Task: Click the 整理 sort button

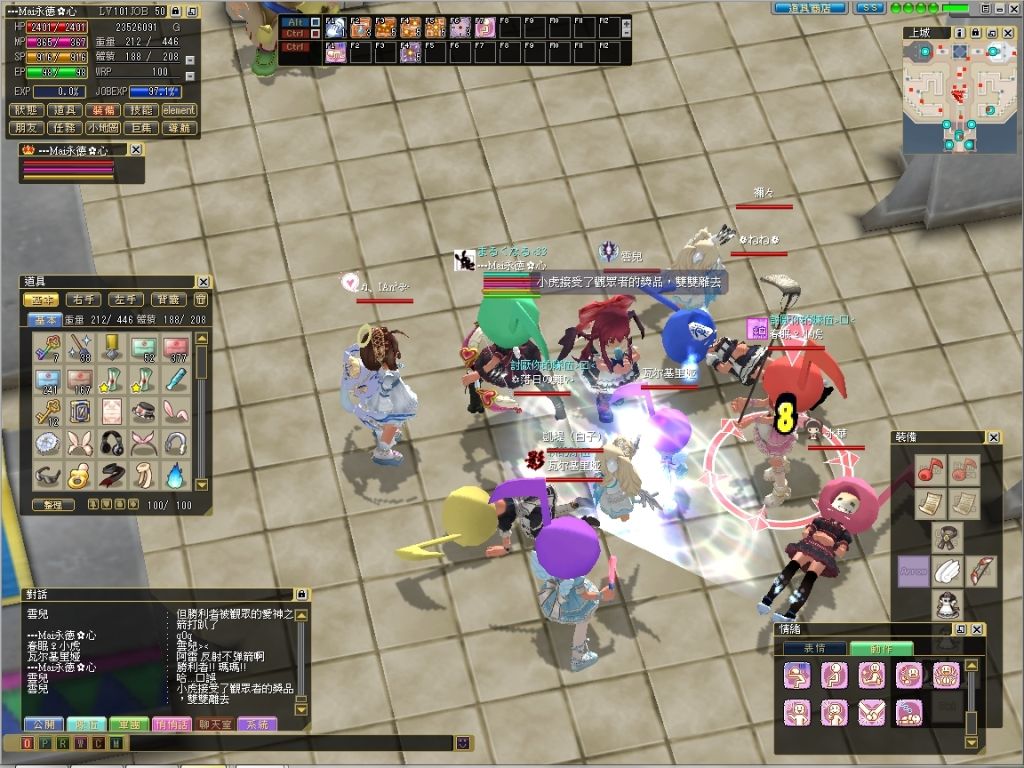Action: (x=53, y=505)
